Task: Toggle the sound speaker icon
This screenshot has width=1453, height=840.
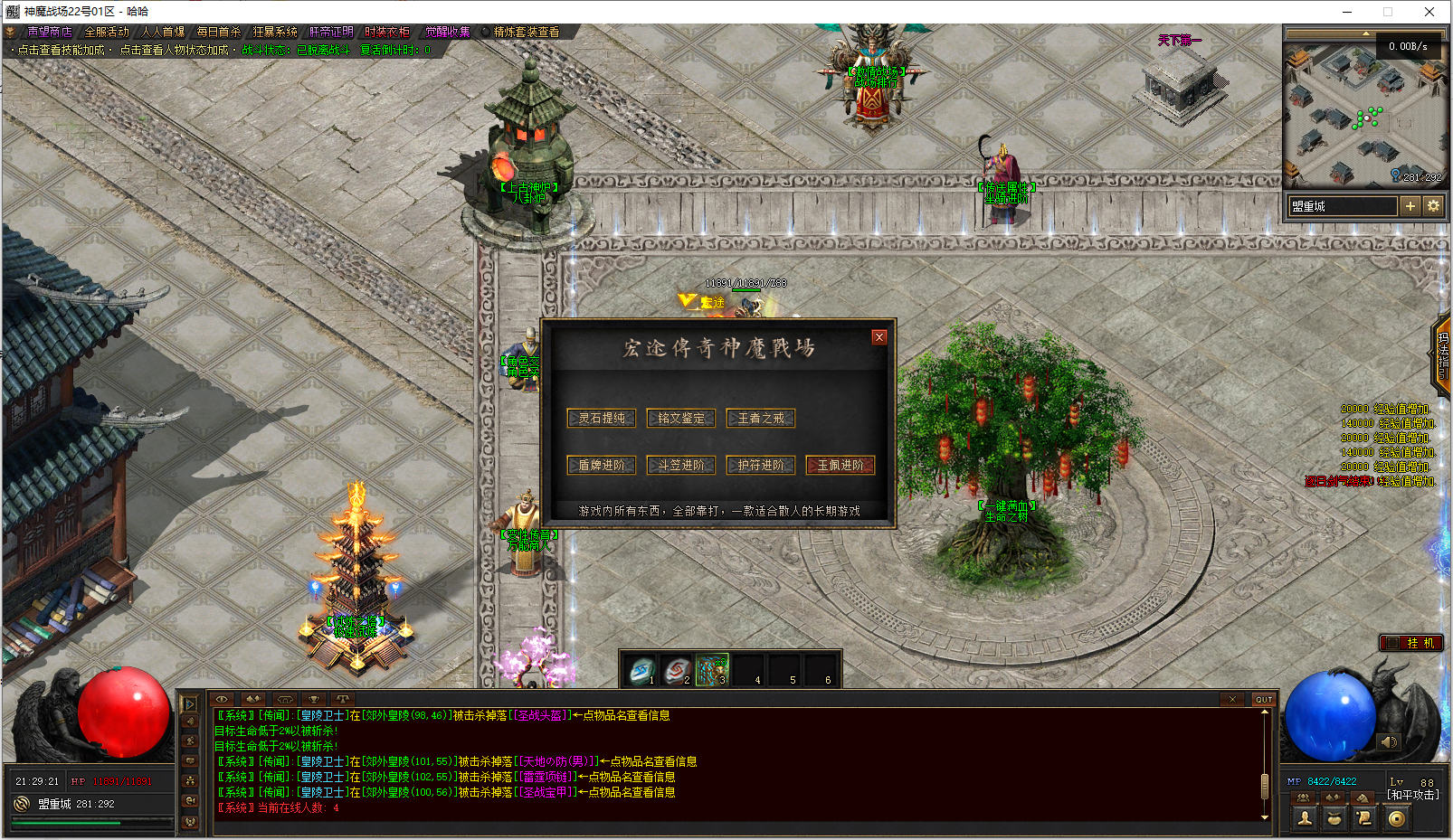Action: pos(1389,742)
